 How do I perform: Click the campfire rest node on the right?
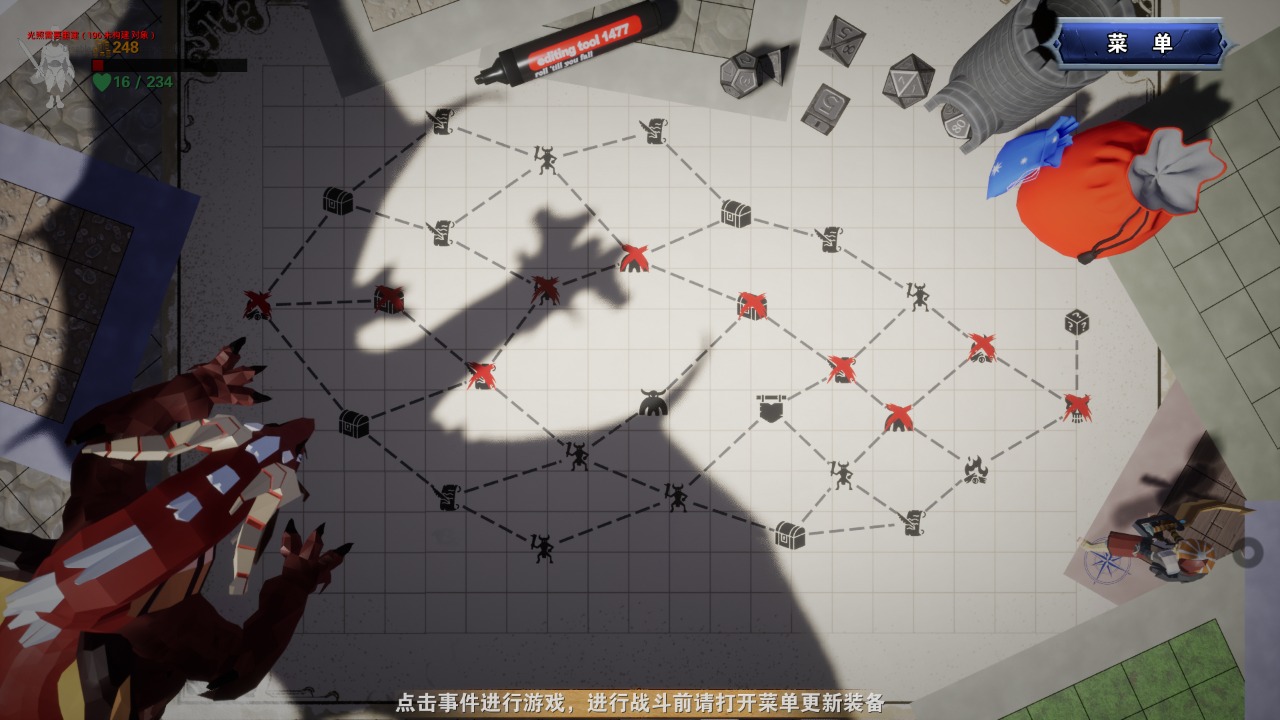coord(975,468)
